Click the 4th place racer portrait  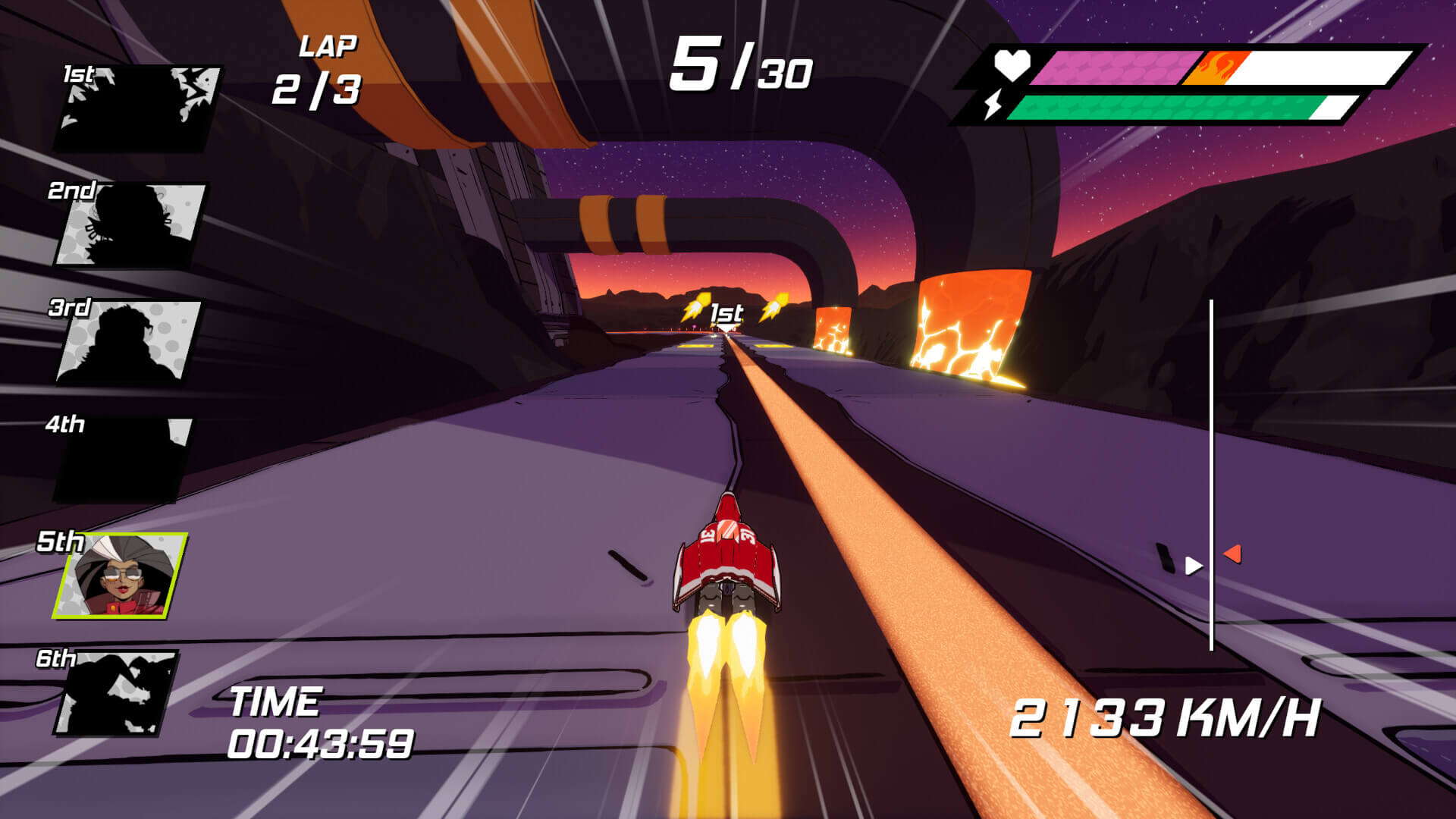[121, 459]
